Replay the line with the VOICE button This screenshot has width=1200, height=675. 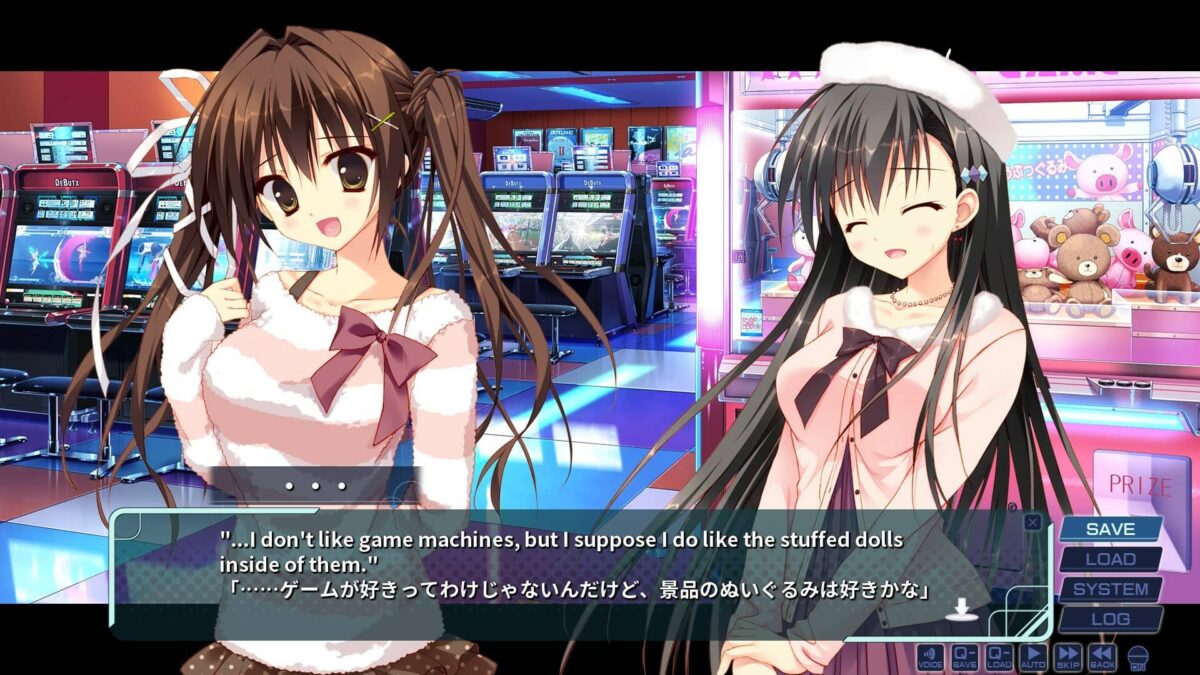click(x=930, y=657)
